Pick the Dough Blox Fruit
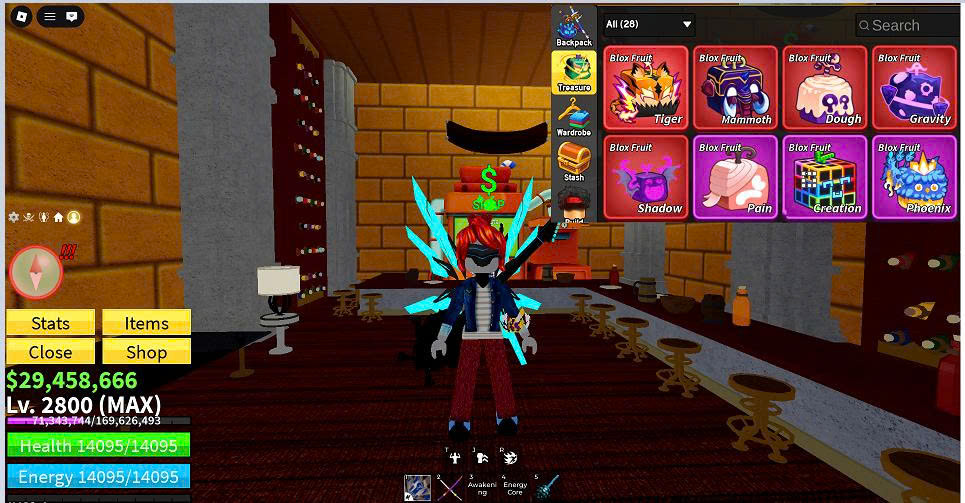This screenshot has width=965, height=503. click(824, 87)
